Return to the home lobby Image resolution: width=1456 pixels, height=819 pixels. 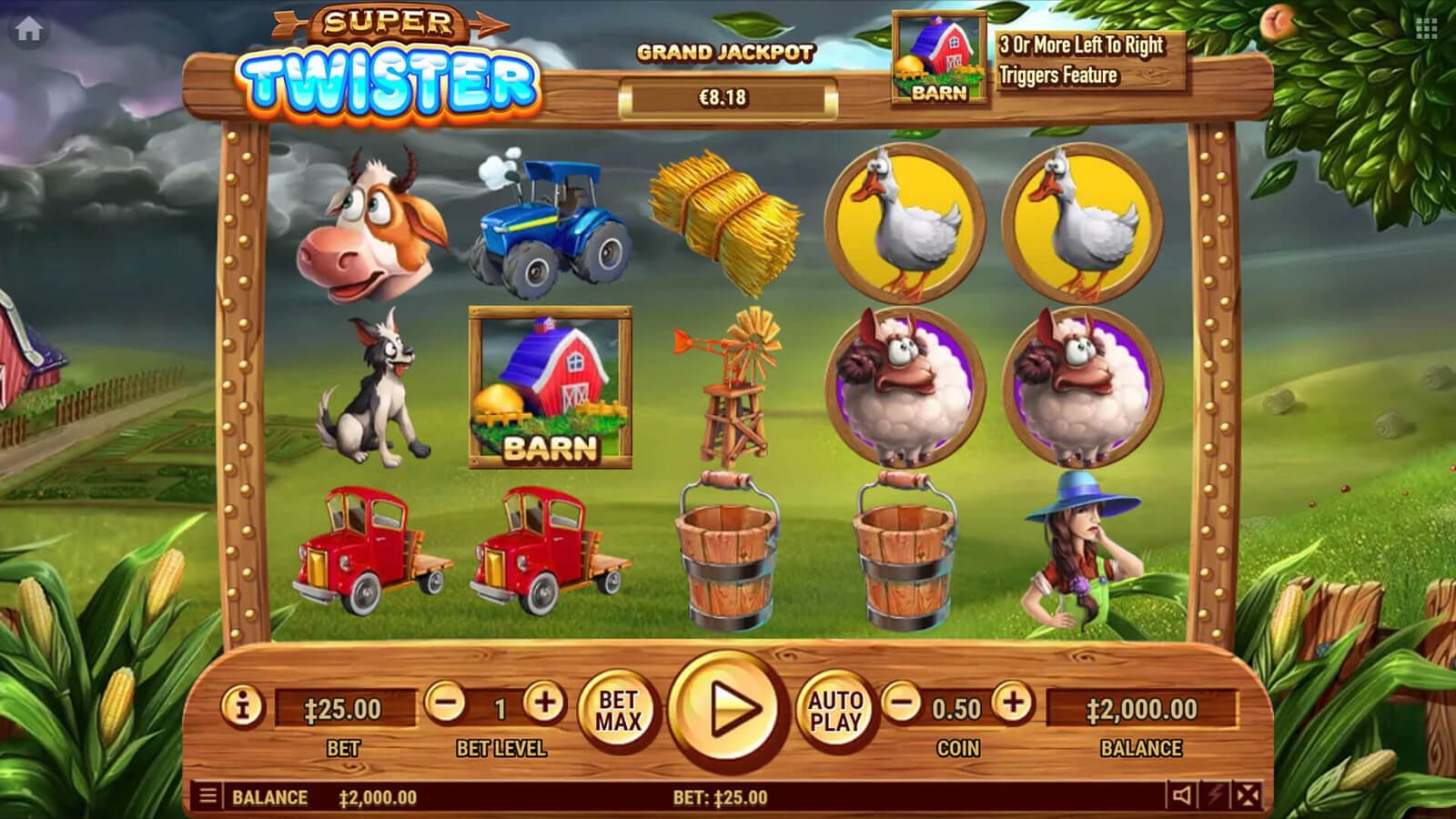pos(28,30)
